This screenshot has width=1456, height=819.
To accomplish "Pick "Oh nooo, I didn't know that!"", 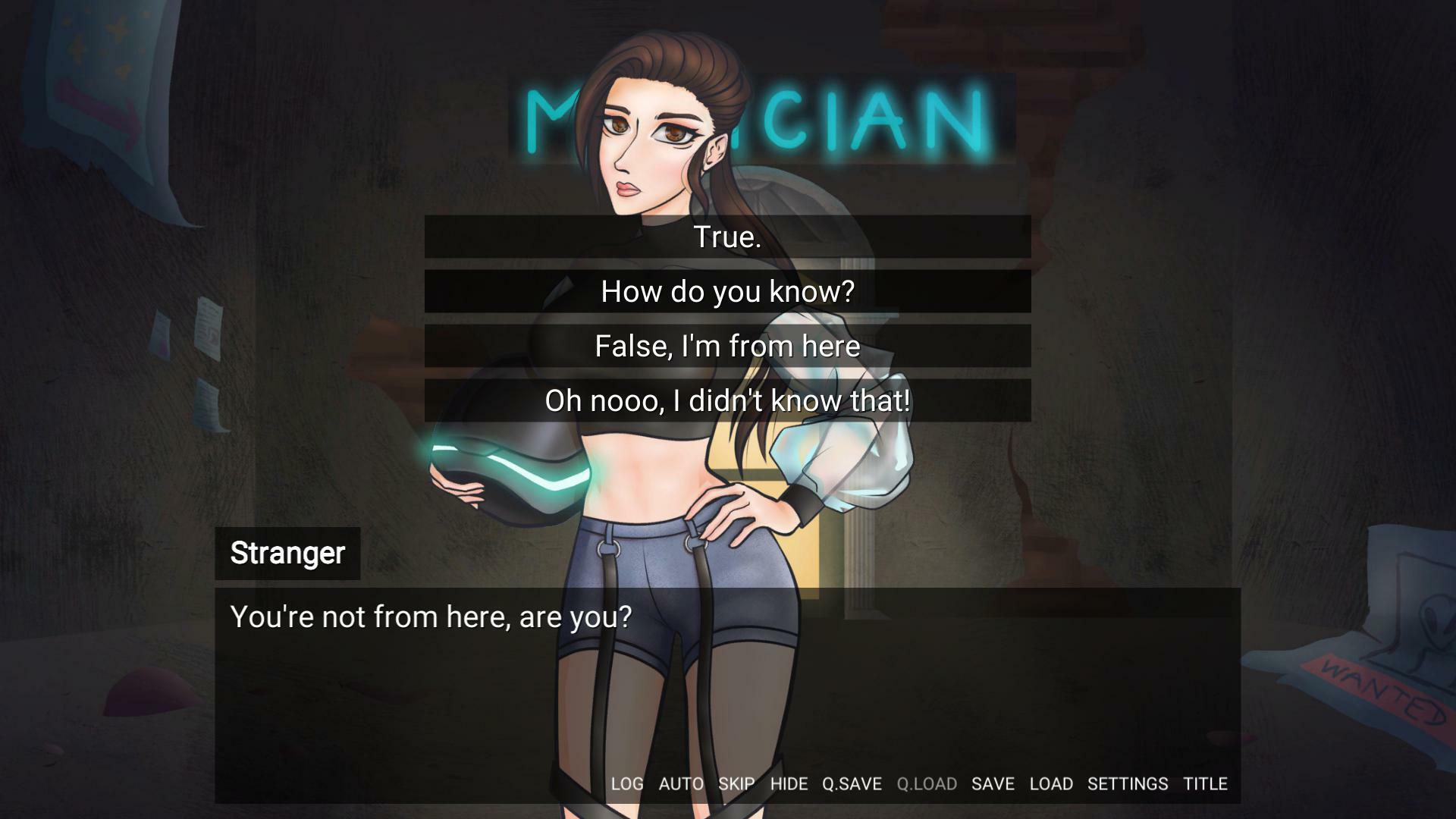I will [727, 400].
